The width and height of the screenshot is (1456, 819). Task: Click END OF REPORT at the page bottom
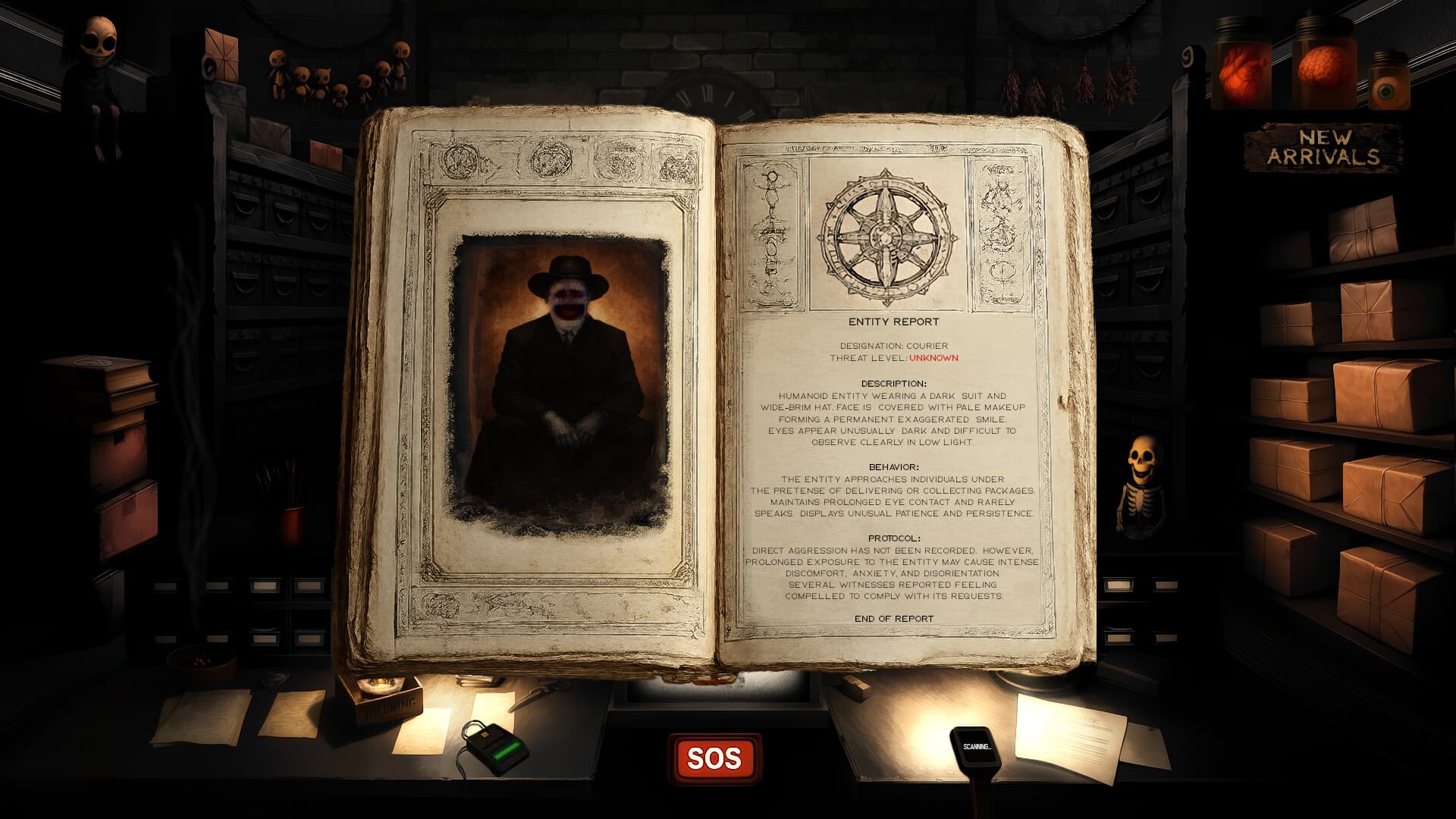[895, 618]
